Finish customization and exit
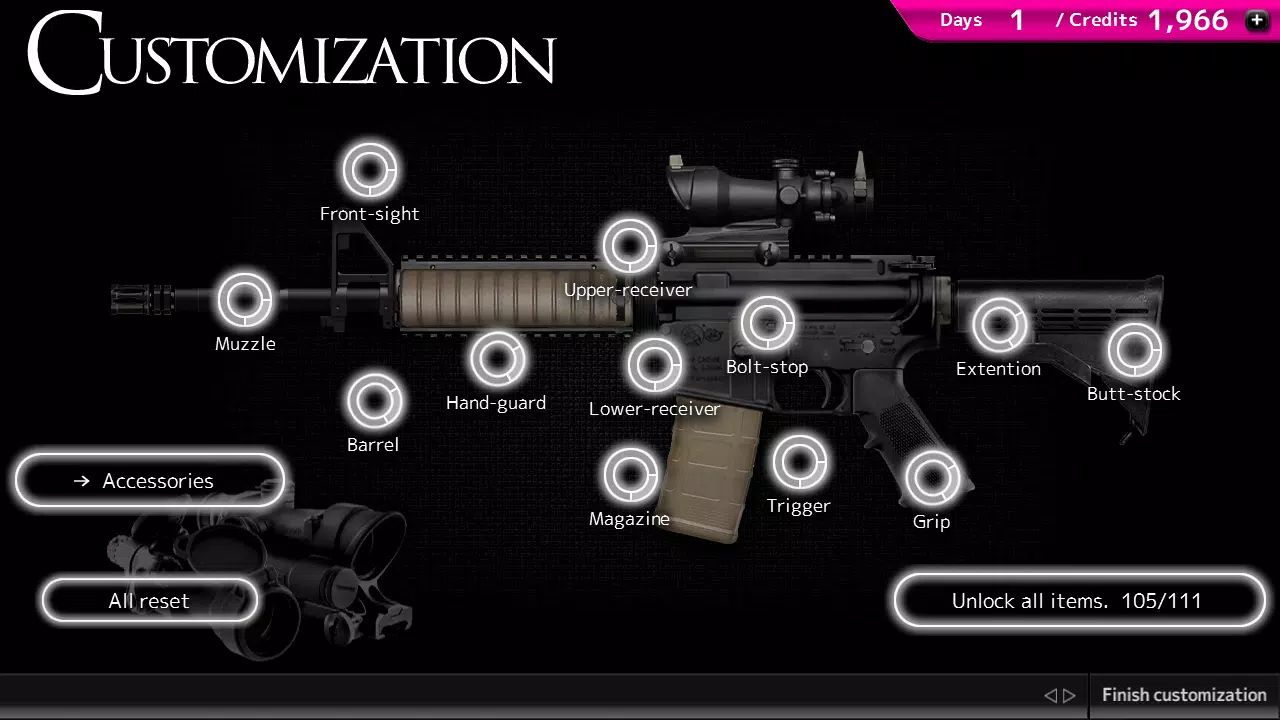 (1183, 694)
